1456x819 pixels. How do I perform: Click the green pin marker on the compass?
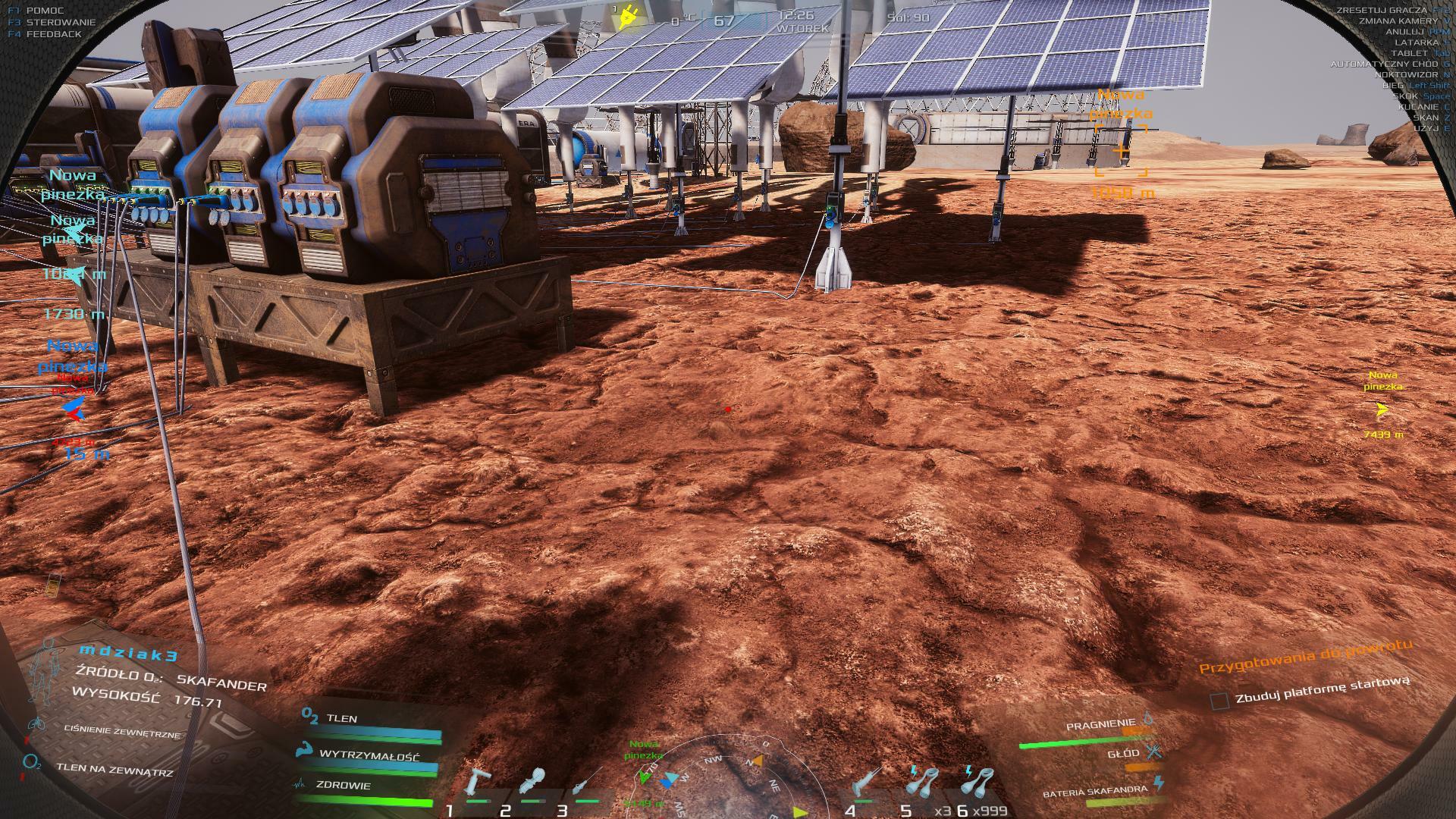click(x=645, y=776)
